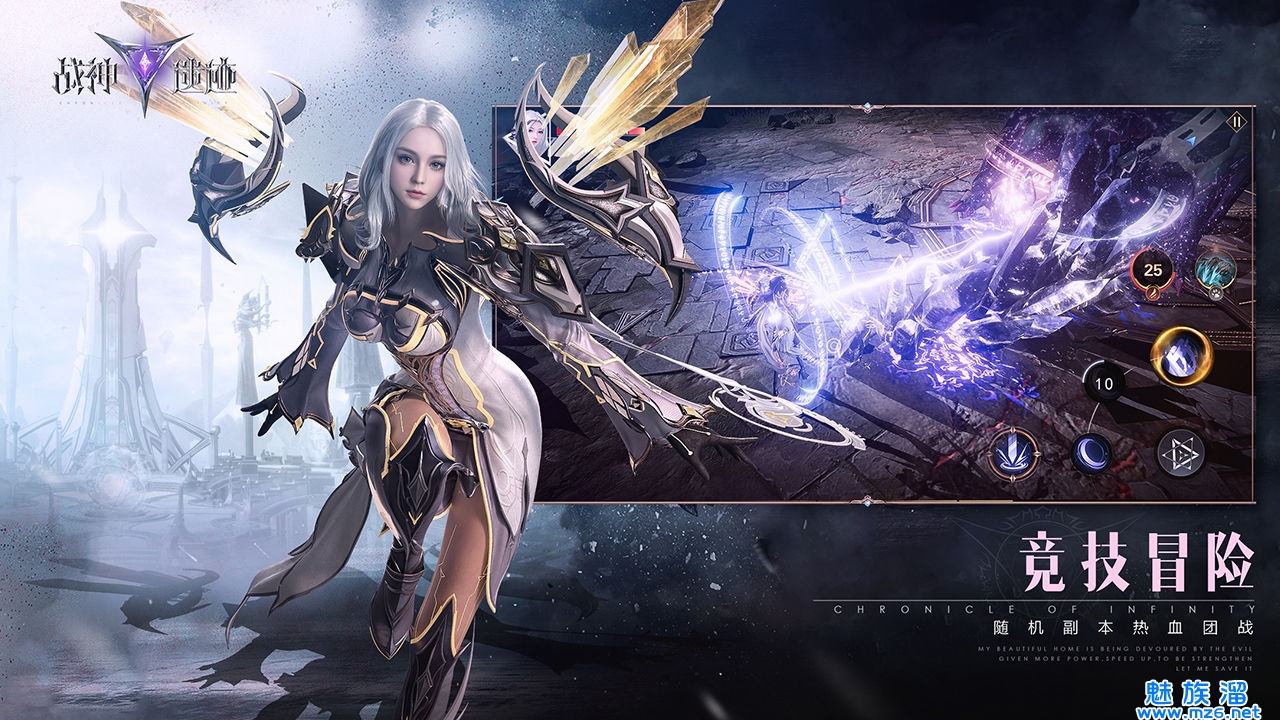Tap the red-ringed skill showing 25
Screen dimensions: 1280x720
click(1153, 270)
